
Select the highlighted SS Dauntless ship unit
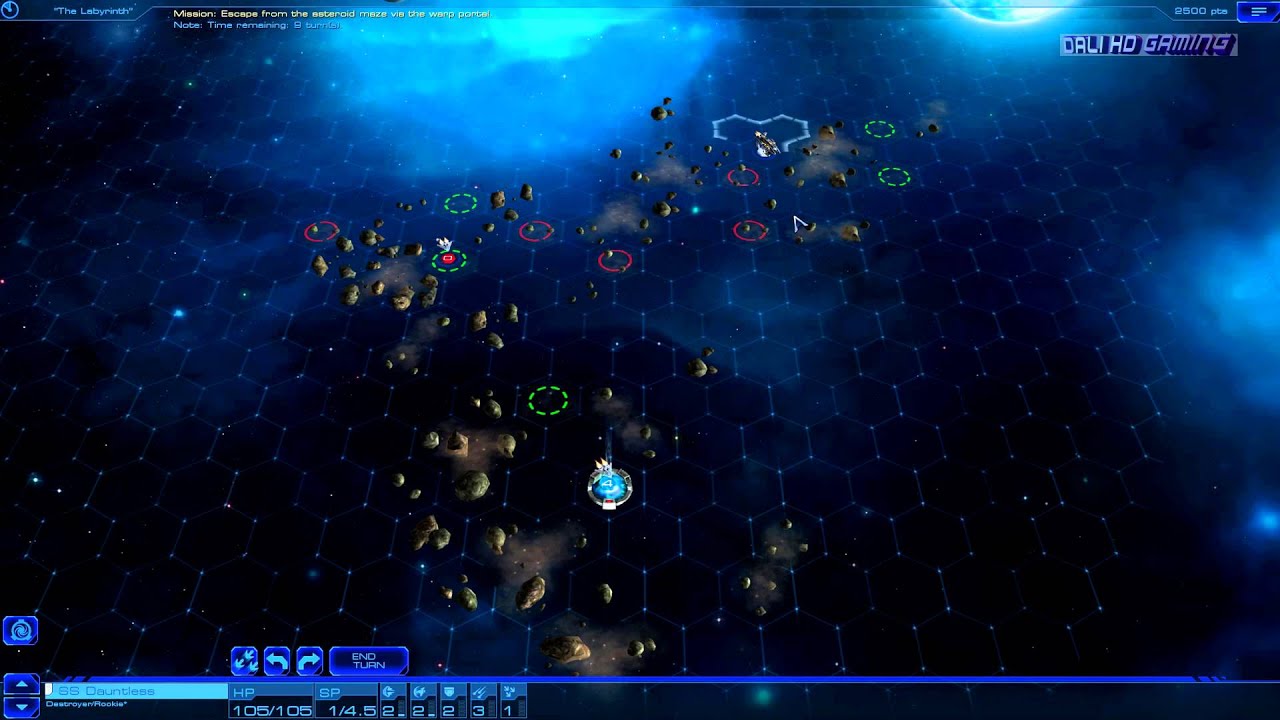(x=609, y=485)
